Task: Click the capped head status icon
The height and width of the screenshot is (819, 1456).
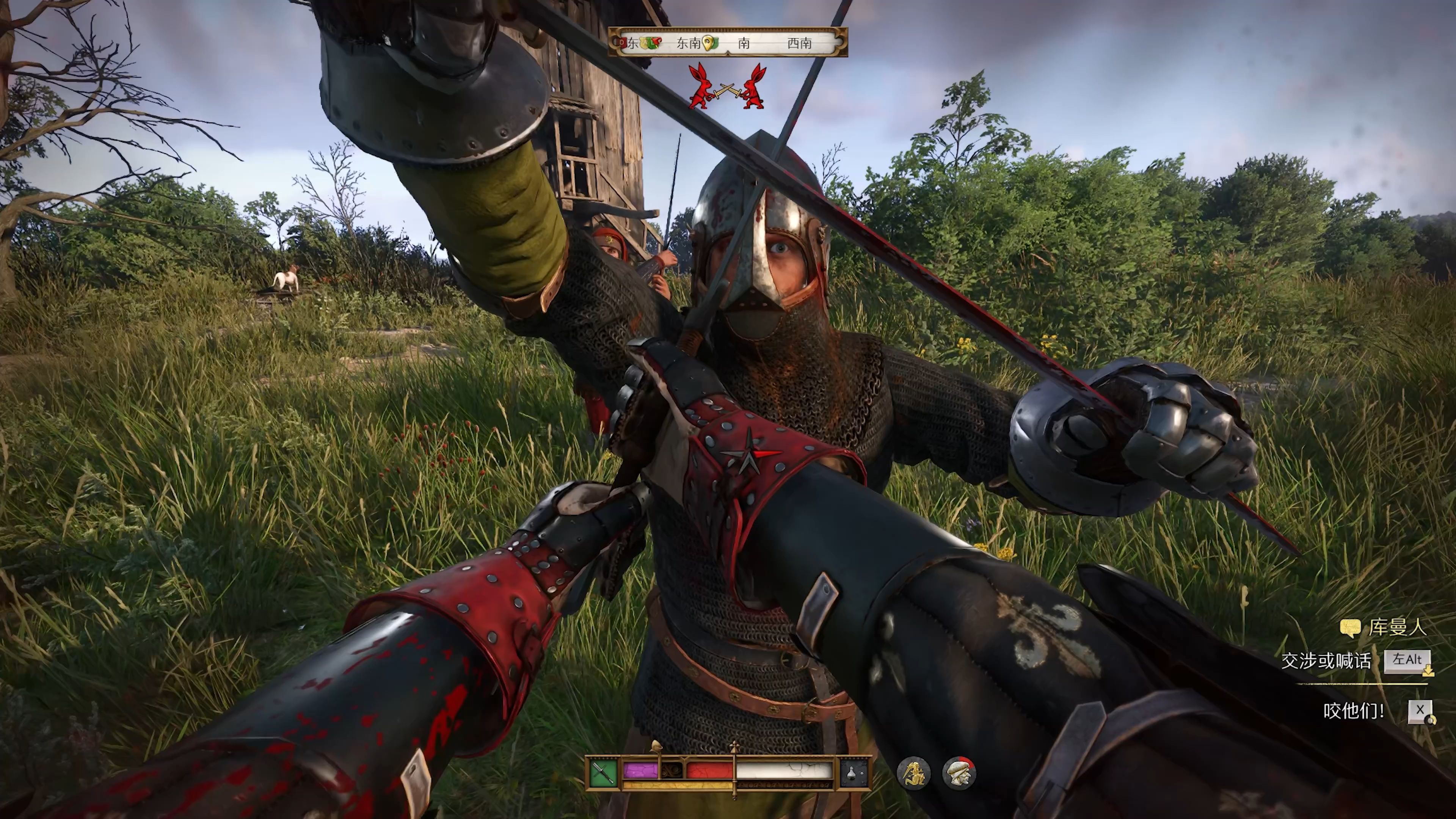Action: point(959,773)
